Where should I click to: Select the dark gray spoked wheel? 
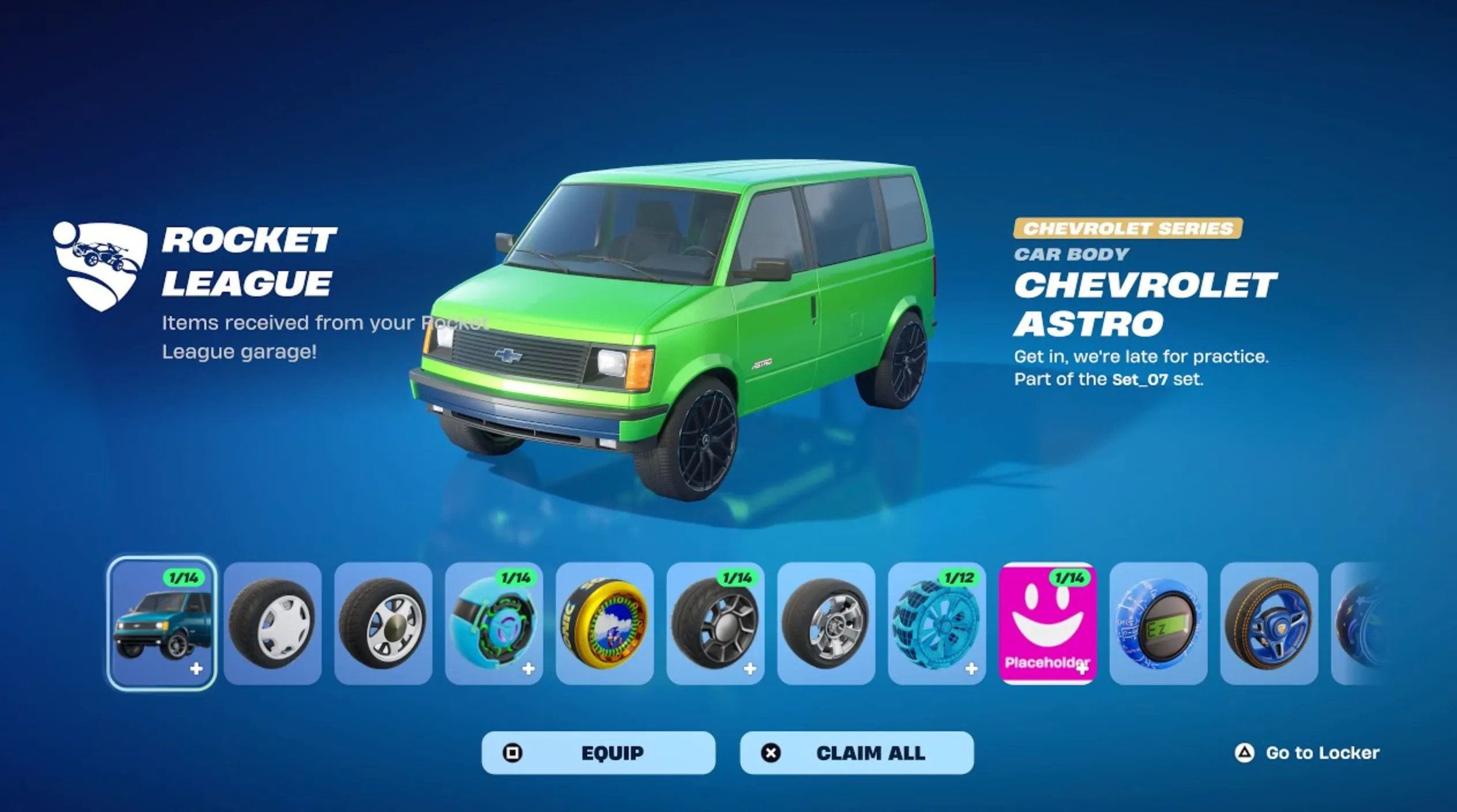pos(715,623)
